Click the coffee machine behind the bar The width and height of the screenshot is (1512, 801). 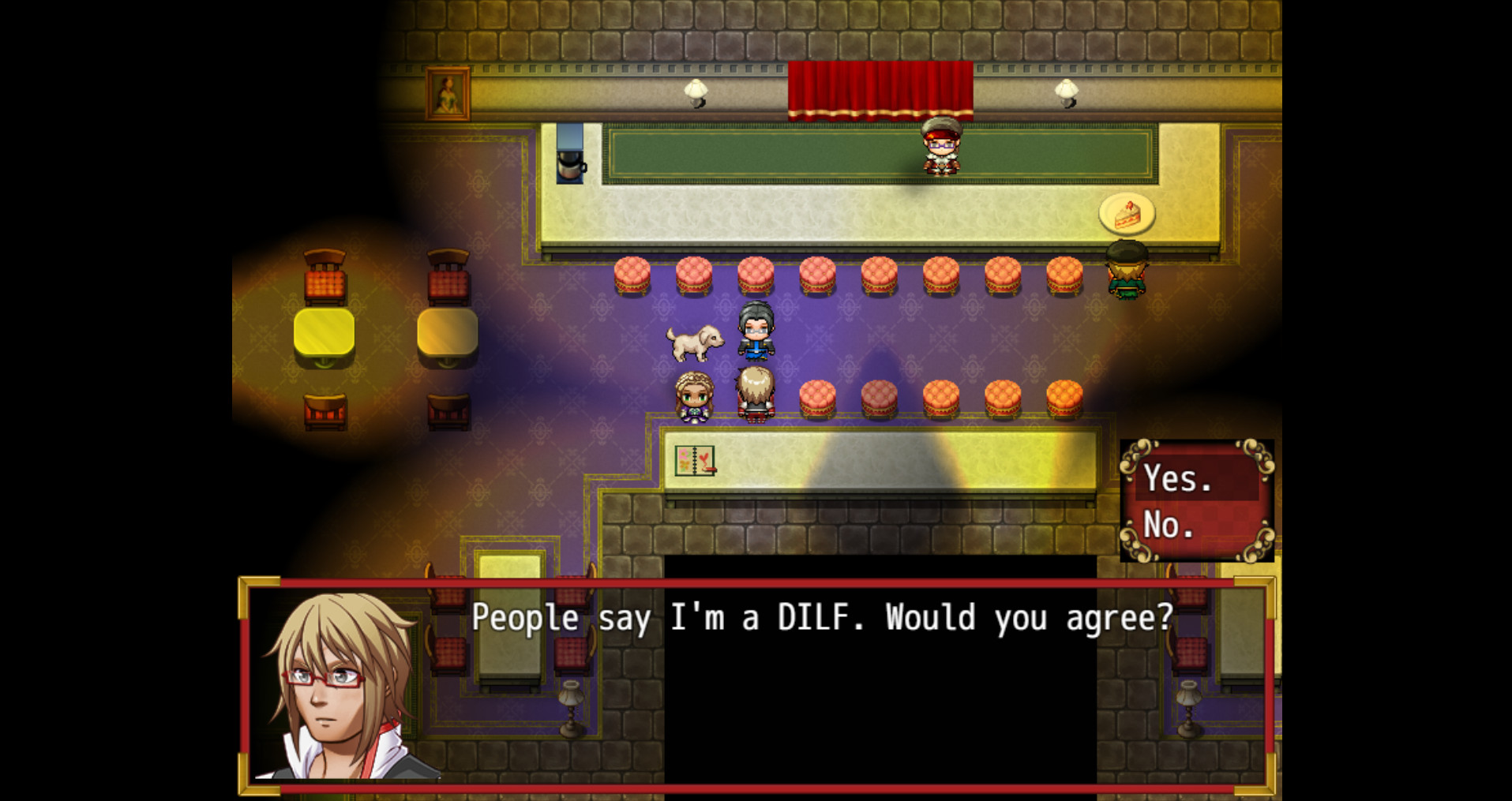[x=571, y=154]
